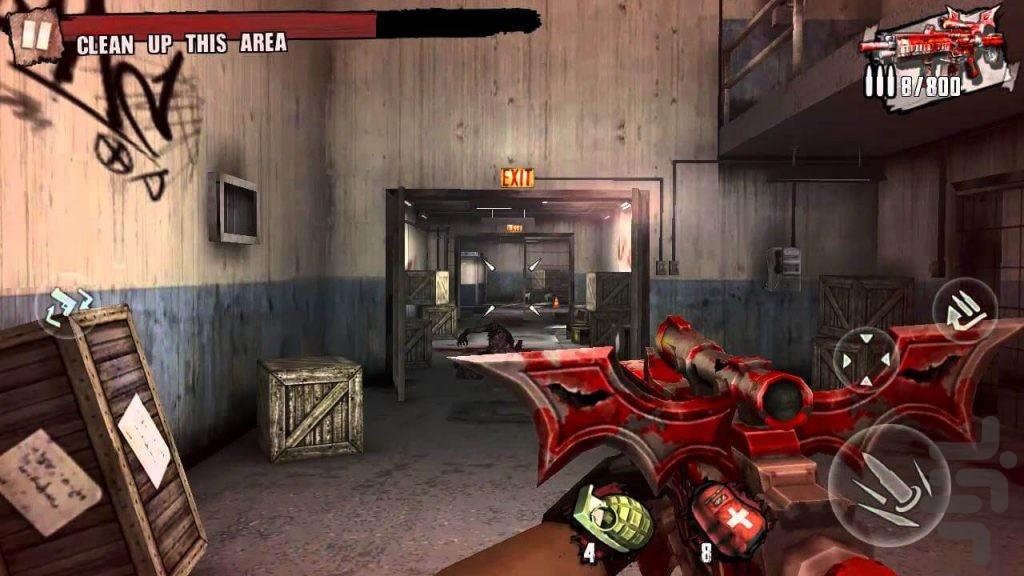Pause the game with the top-left button
Screen dimensions: 1024x576
click(36, 36)
